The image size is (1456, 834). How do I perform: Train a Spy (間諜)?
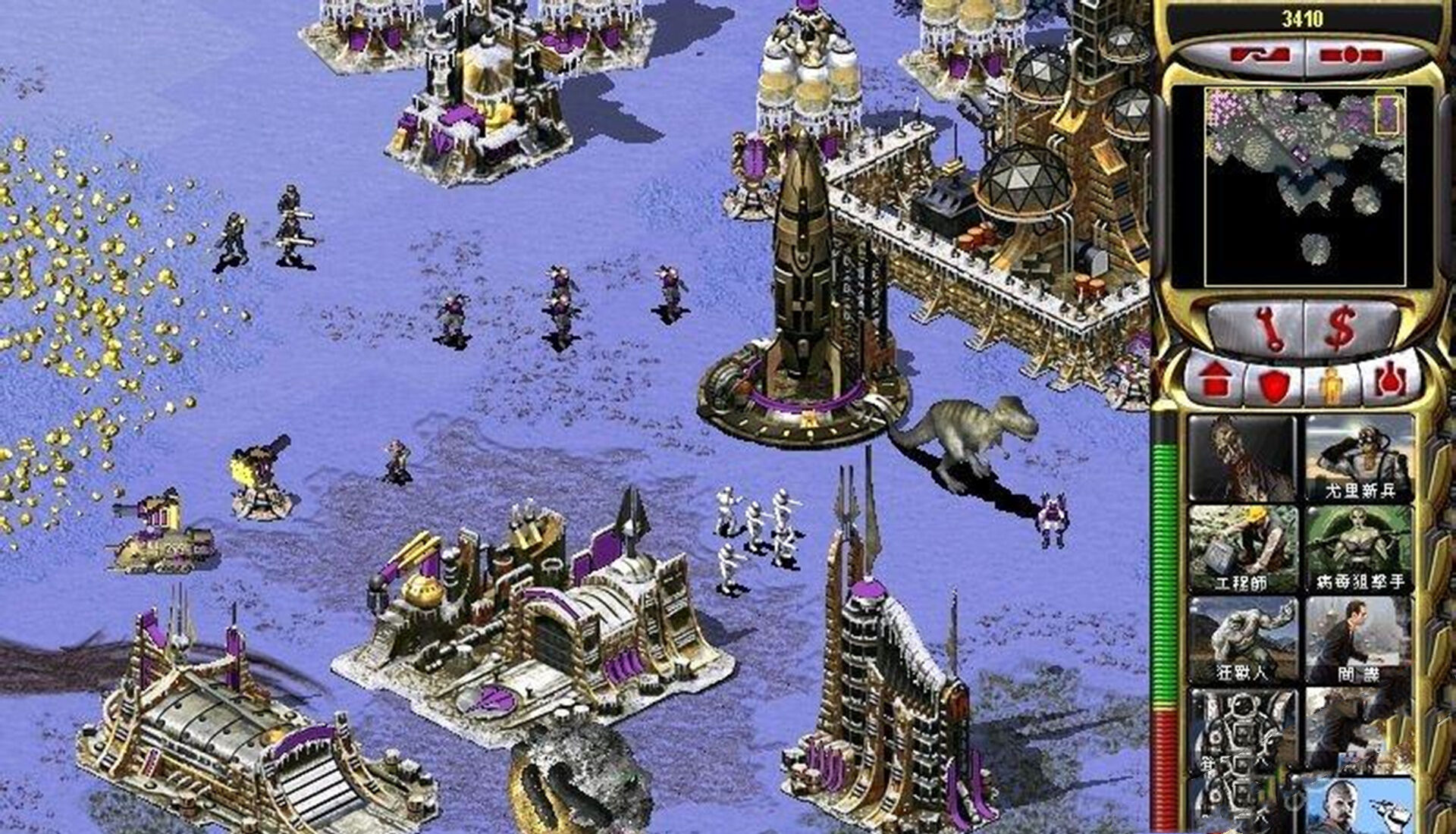click(x=1359, y=641)
